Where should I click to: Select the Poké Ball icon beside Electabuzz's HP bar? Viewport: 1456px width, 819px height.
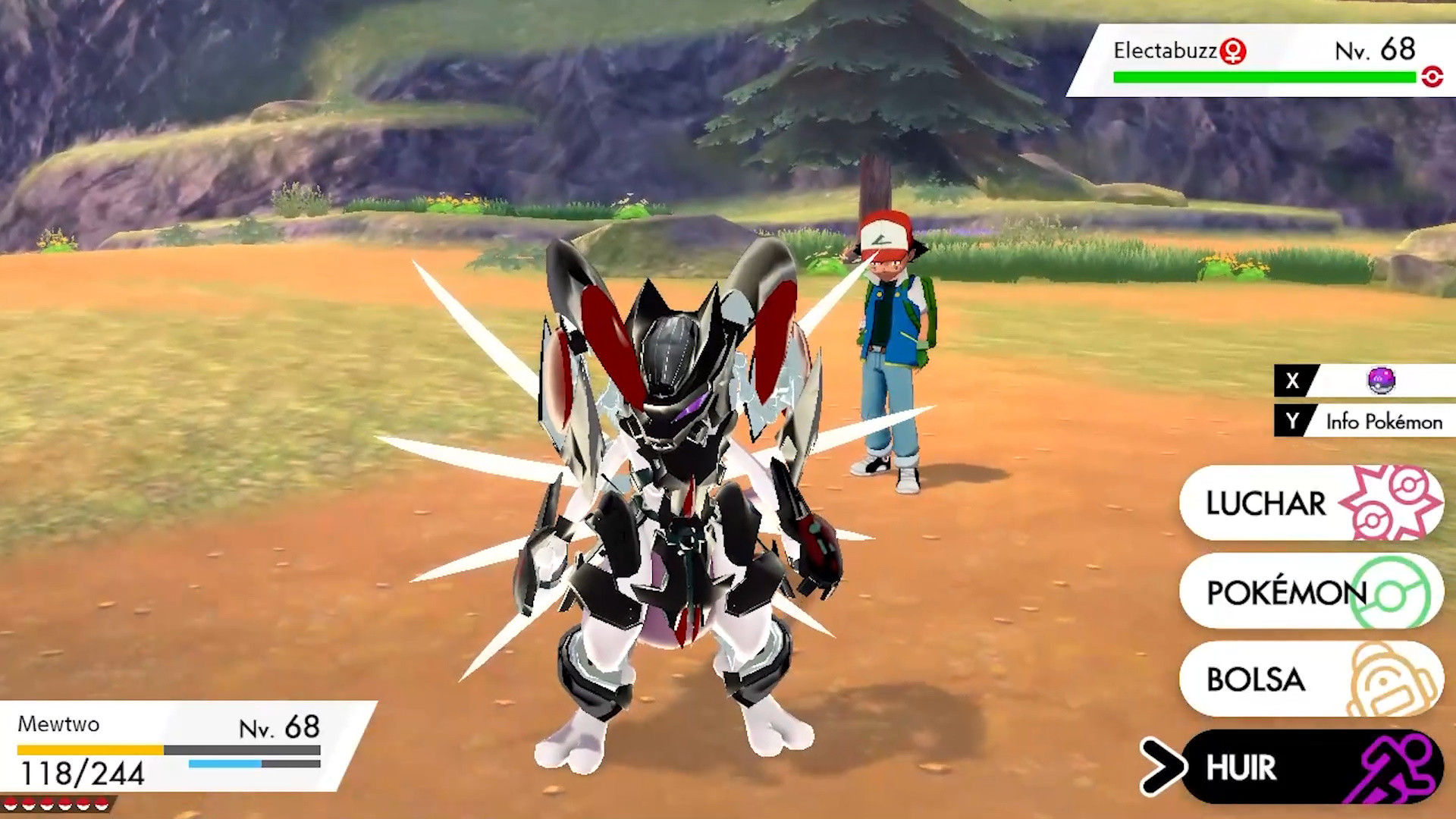1434,77
